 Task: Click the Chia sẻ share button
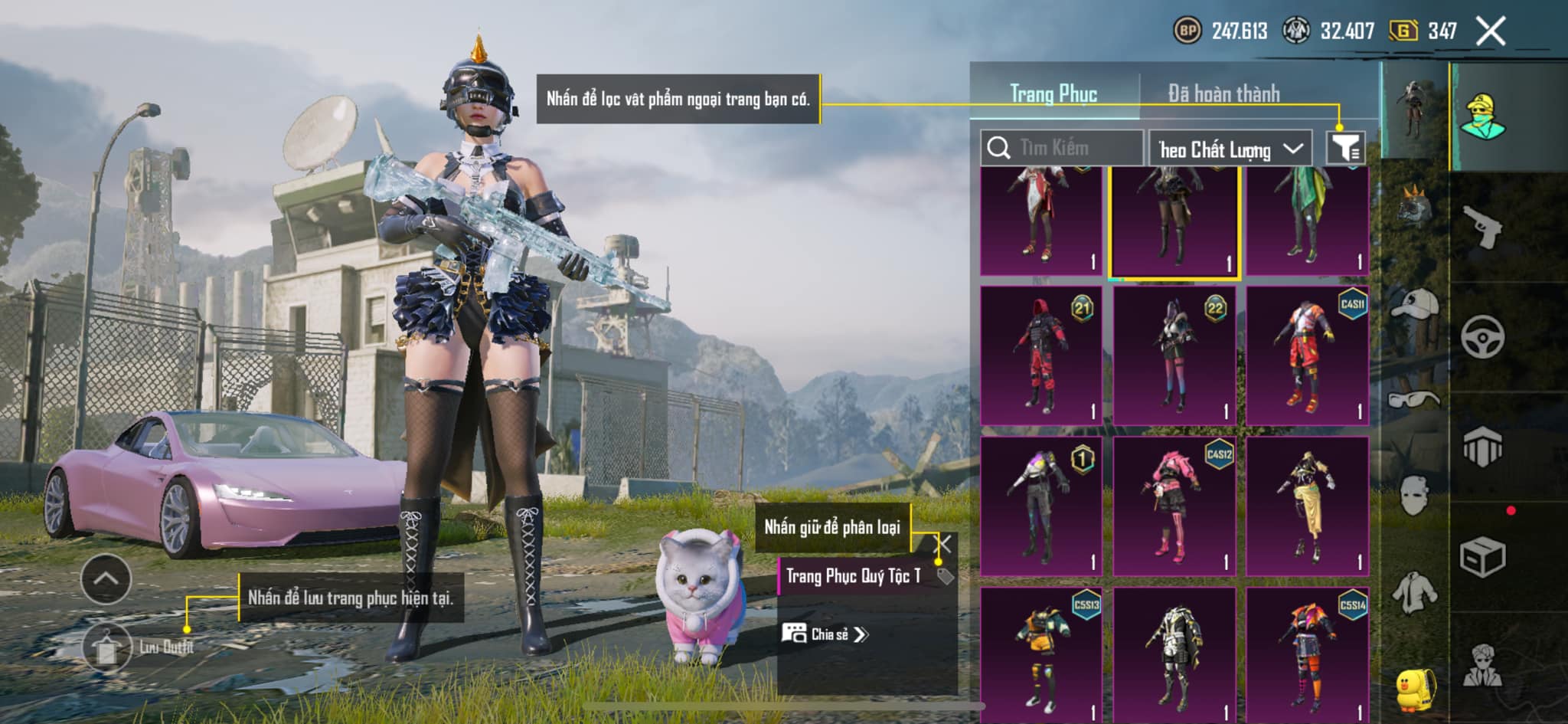[825, 634]
